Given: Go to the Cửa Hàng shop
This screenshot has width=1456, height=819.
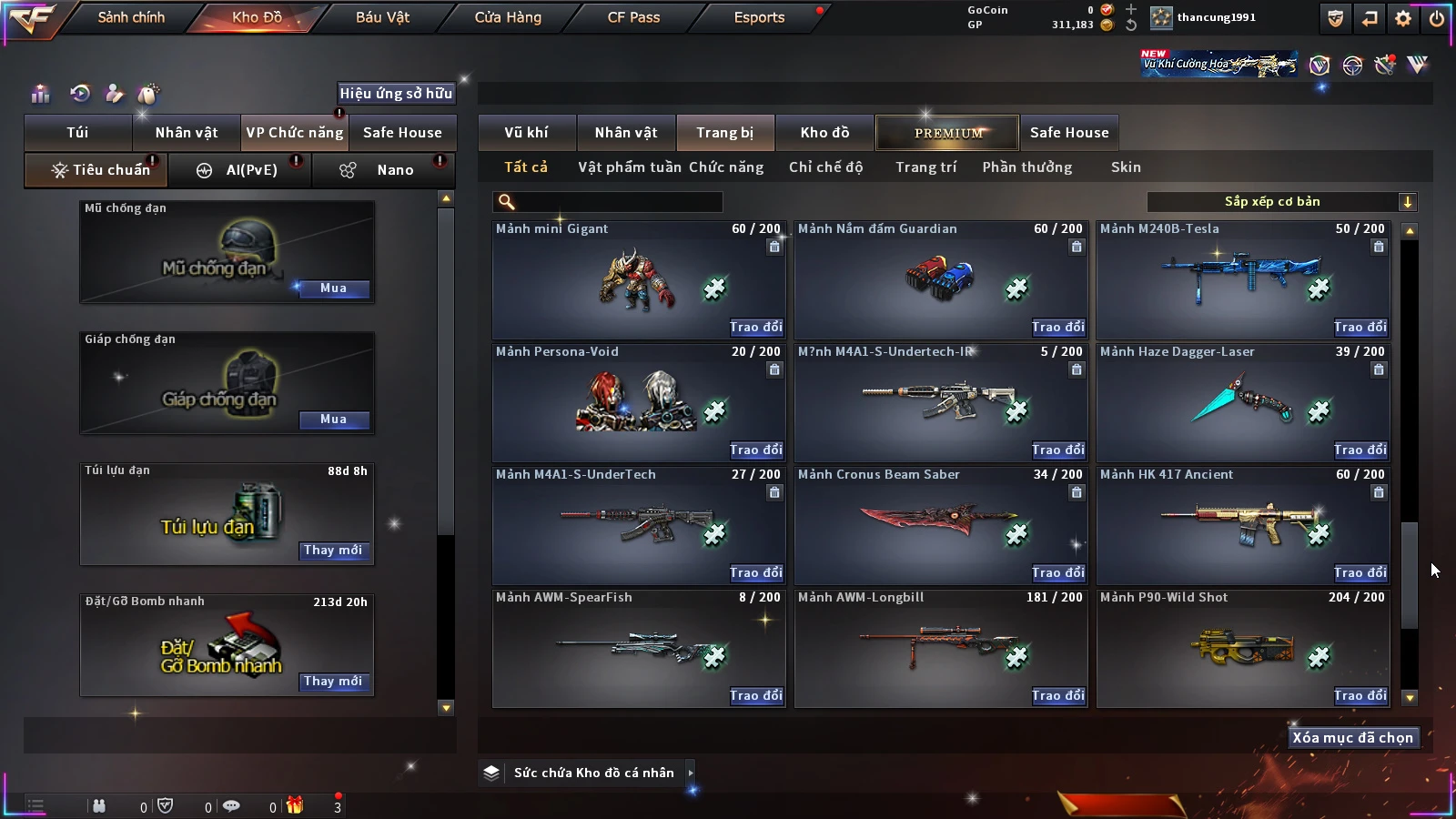Looking at the screenshot, I should 508,17.
